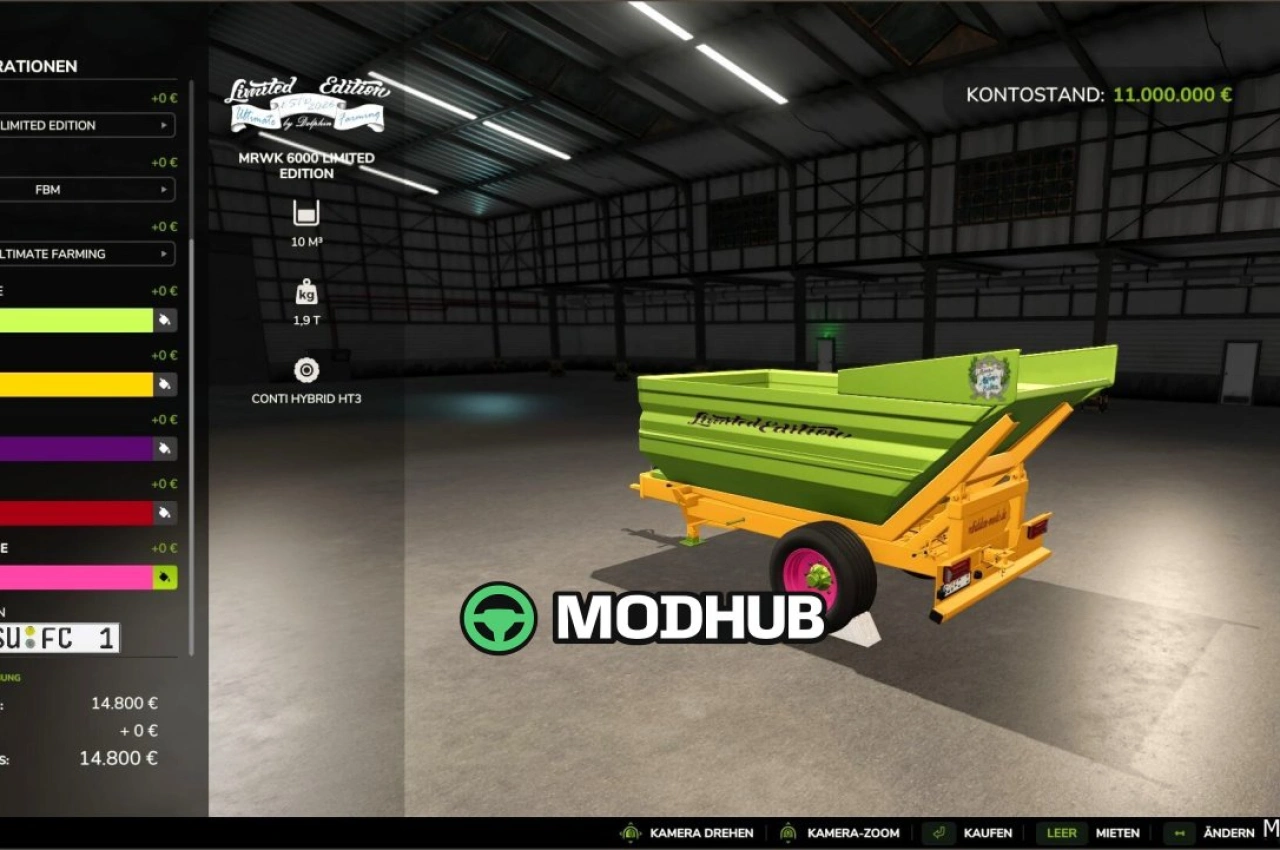Image resolution: width=1280 pixels, height=850 pixels.
Task: Expand the LIMITED EDITION configuration dropdown
Action: click(88, 125)
